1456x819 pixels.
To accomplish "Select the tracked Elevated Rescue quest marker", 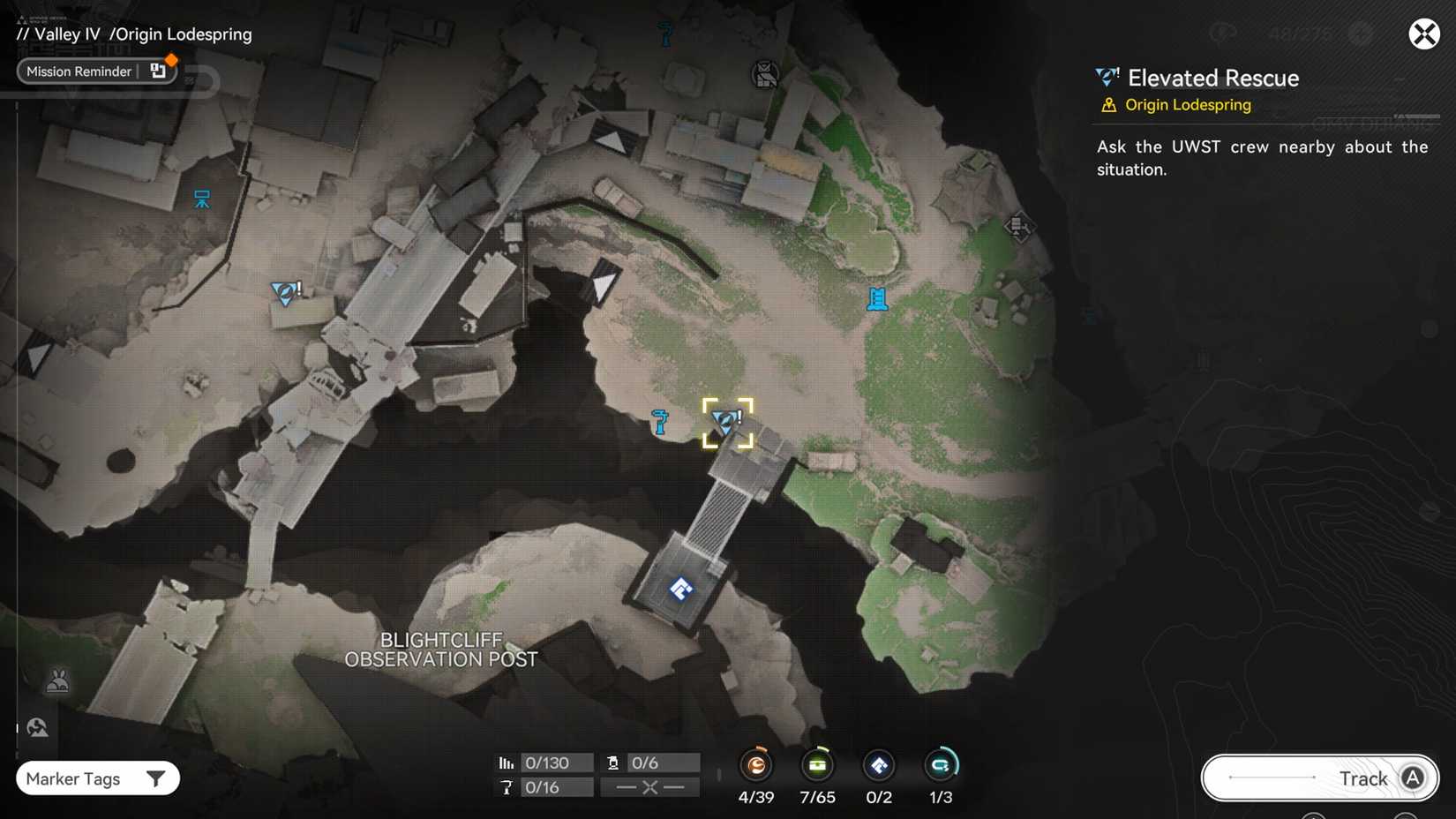I will pos(727,422).
